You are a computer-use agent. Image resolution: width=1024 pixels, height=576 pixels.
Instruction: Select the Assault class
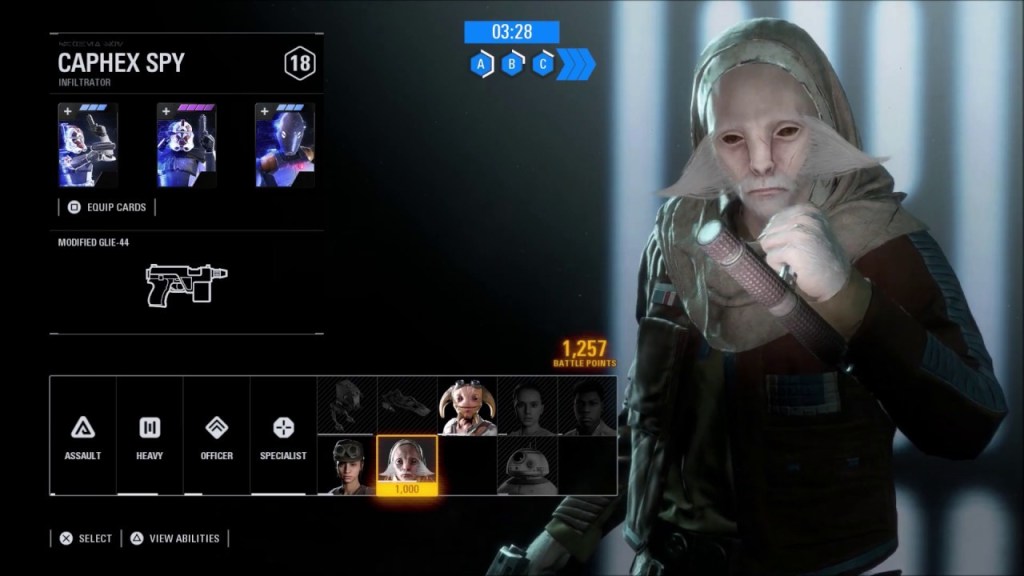point(83,436)
